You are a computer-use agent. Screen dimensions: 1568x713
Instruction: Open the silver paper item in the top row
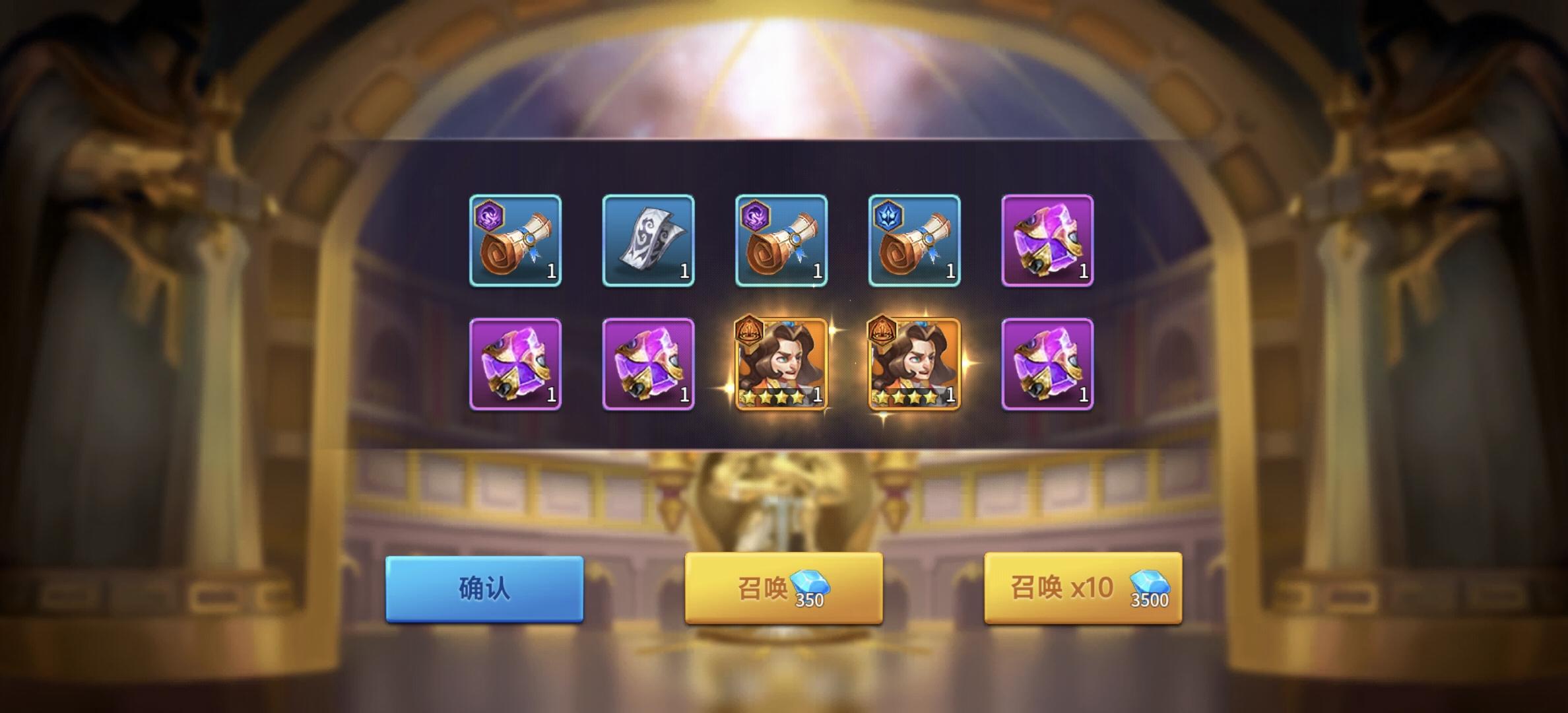[x=650, y=241]
